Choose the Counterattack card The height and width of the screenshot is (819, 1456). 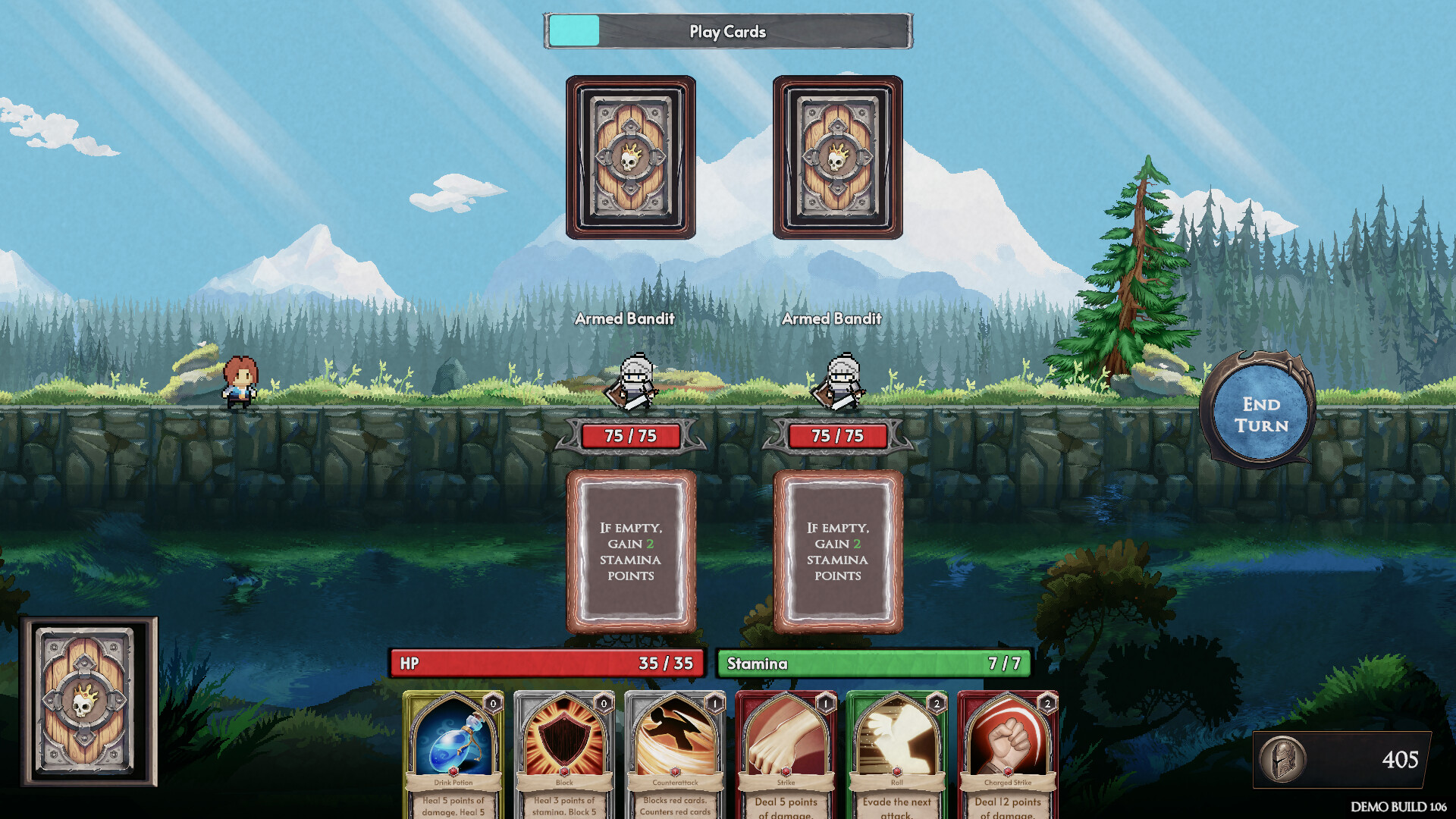point(675,751)
